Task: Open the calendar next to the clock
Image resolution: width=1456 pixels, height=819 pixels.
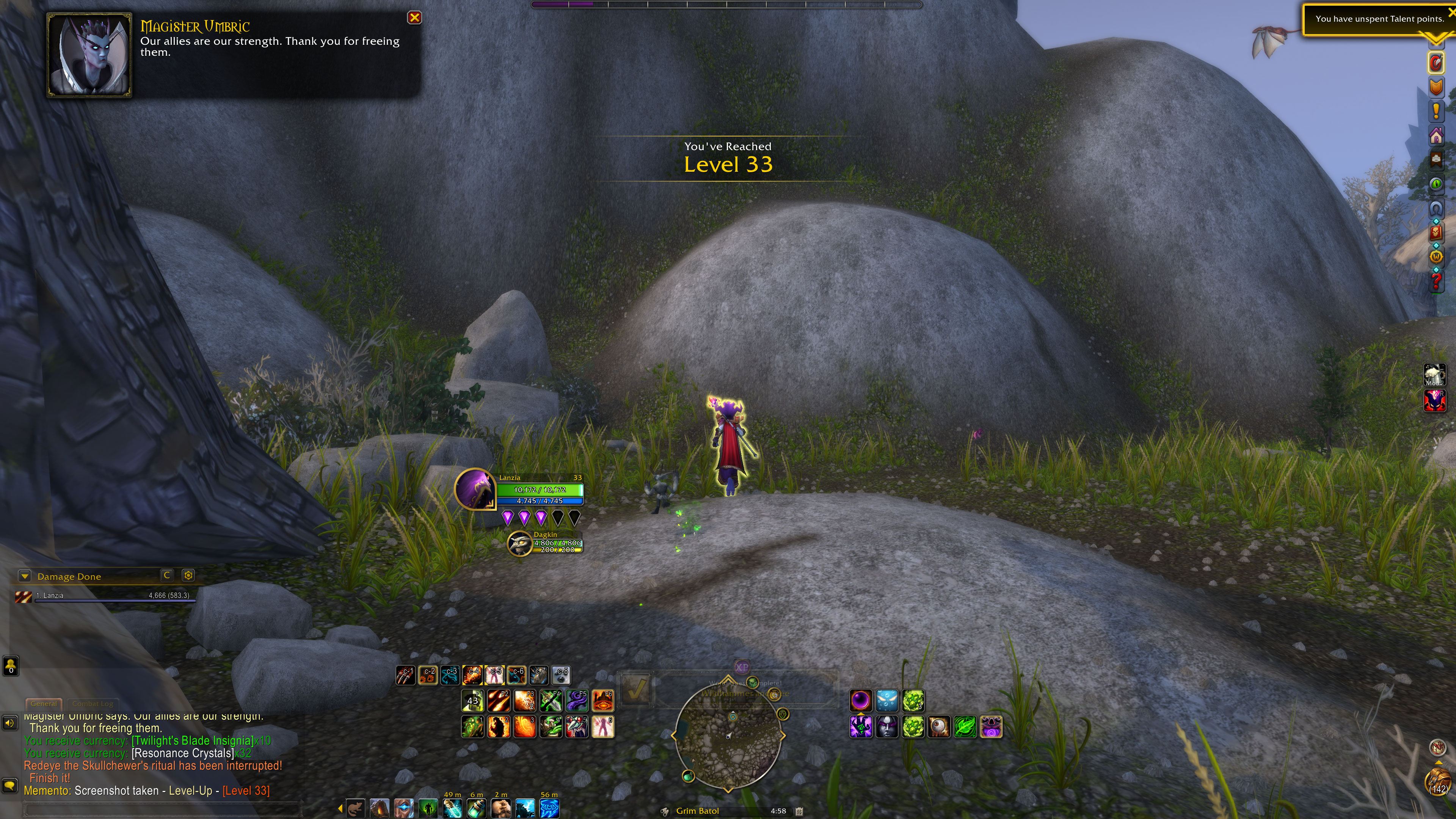Action: coord(799,811)
